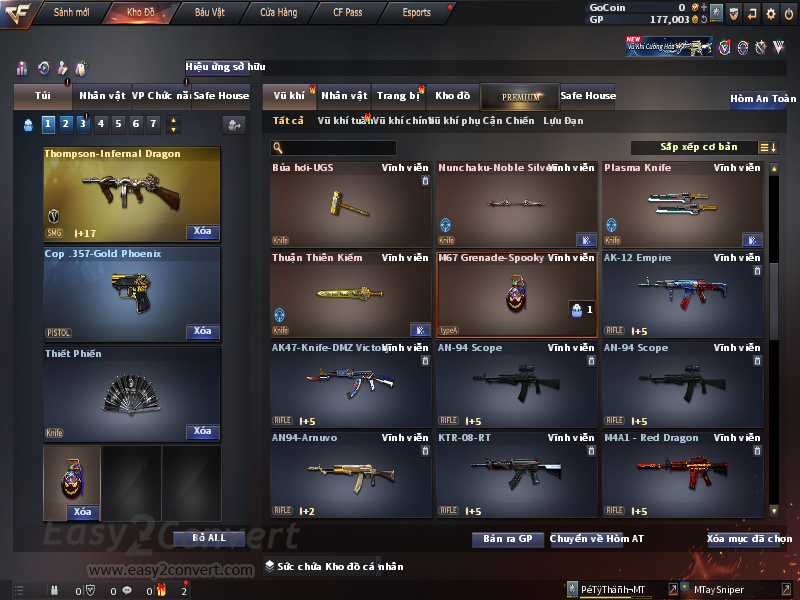Click Chuyển về Hòm AT
This screenshot has height=600, width=800.
point(597,539)
